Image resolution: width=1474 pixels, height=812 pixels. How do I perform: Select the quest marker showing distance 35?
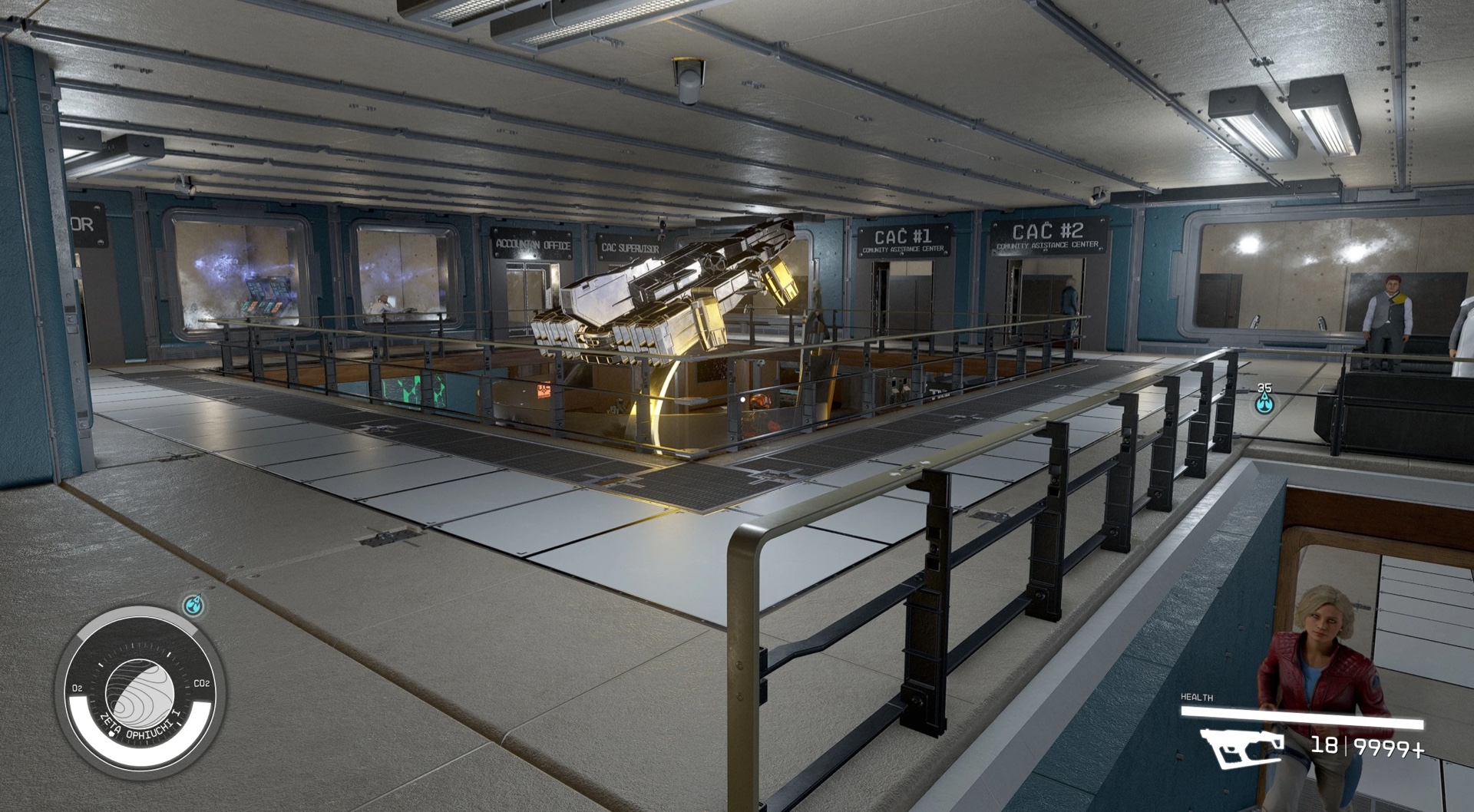[x=1264, y=402]
